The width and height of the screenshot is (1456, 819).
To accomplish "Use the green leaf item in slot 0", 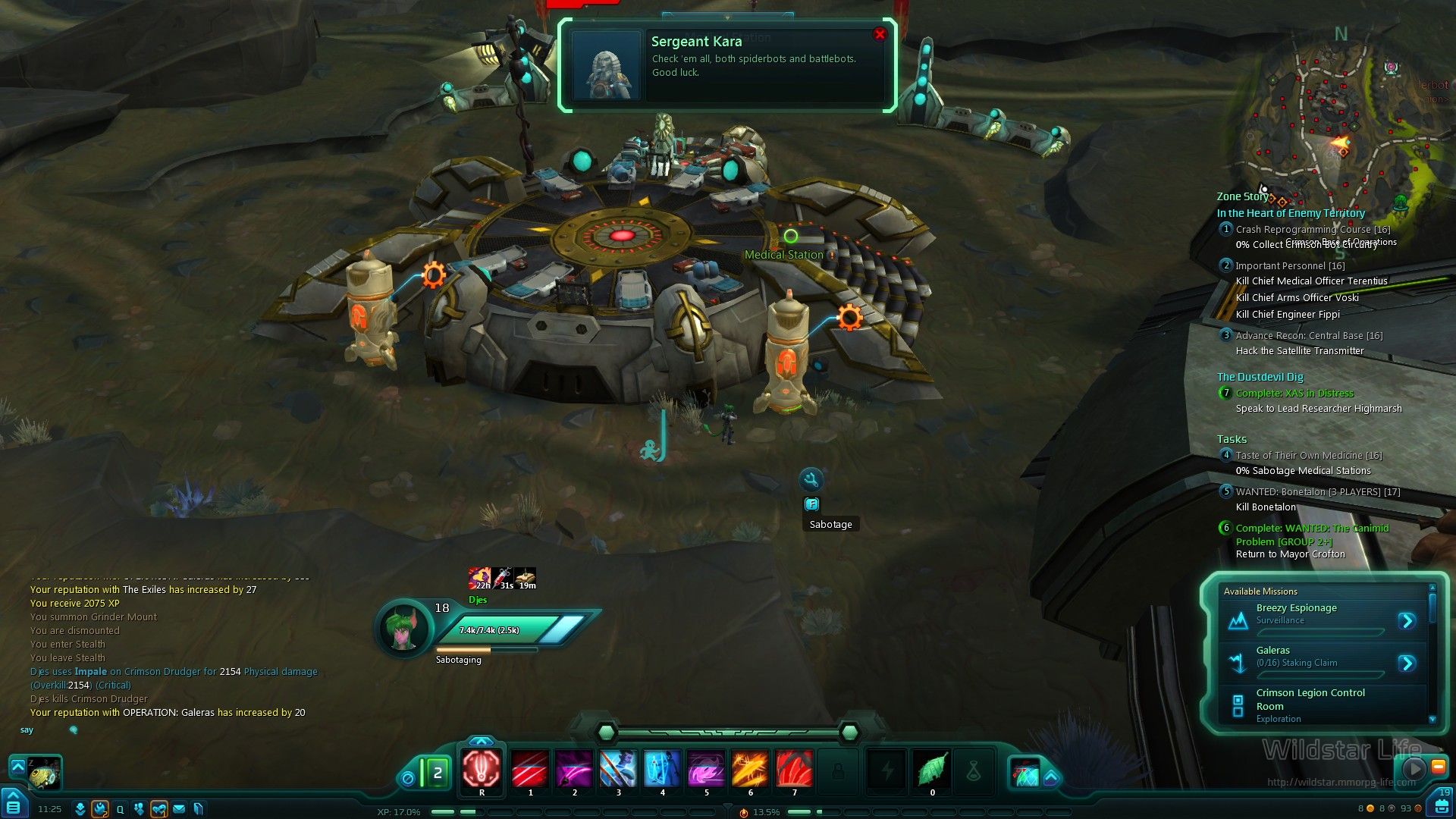I will [x=932, y=770].
